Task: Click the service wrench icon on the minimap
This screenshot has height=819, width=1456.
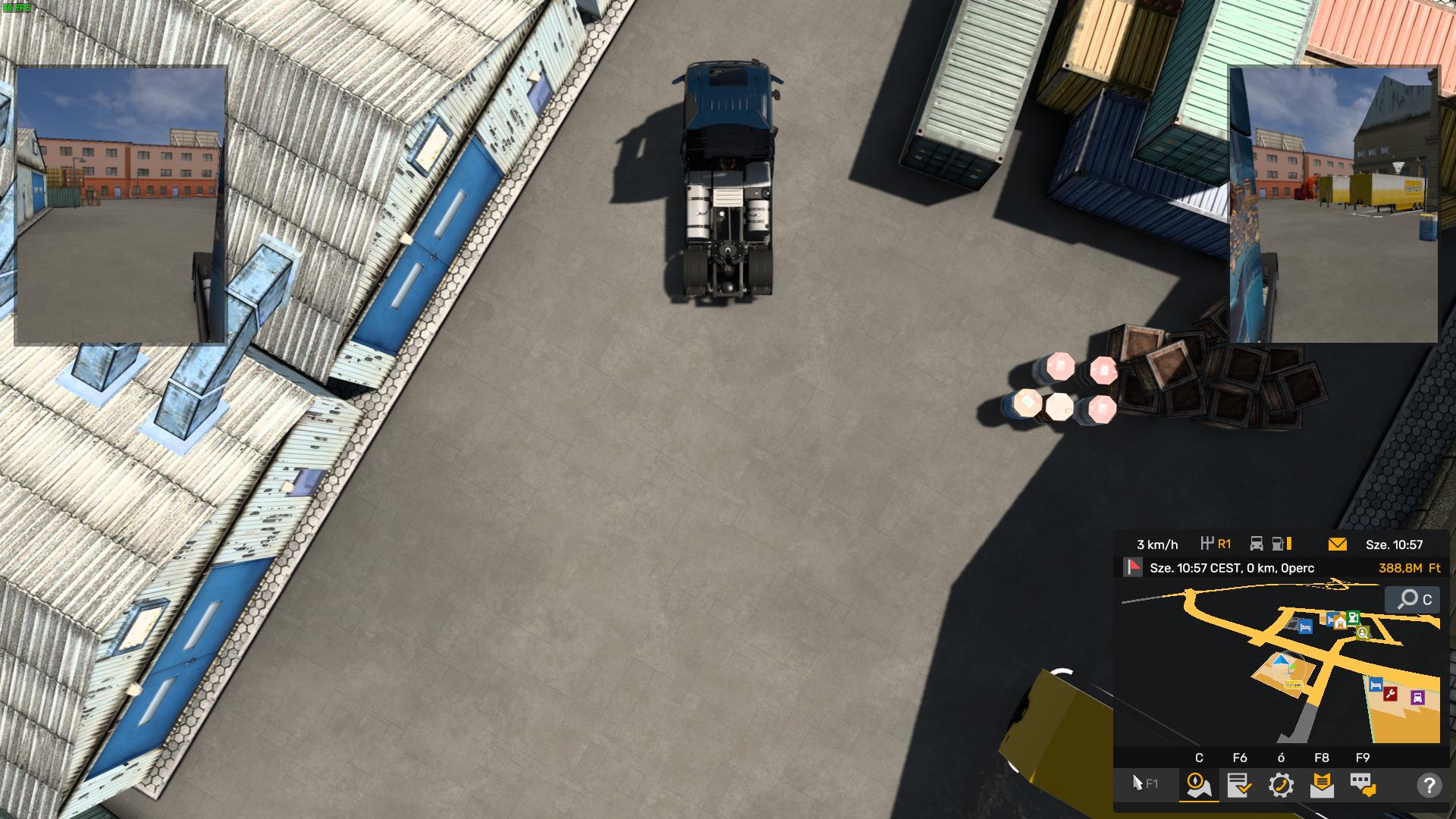Action: click(x=1390, y=695)
